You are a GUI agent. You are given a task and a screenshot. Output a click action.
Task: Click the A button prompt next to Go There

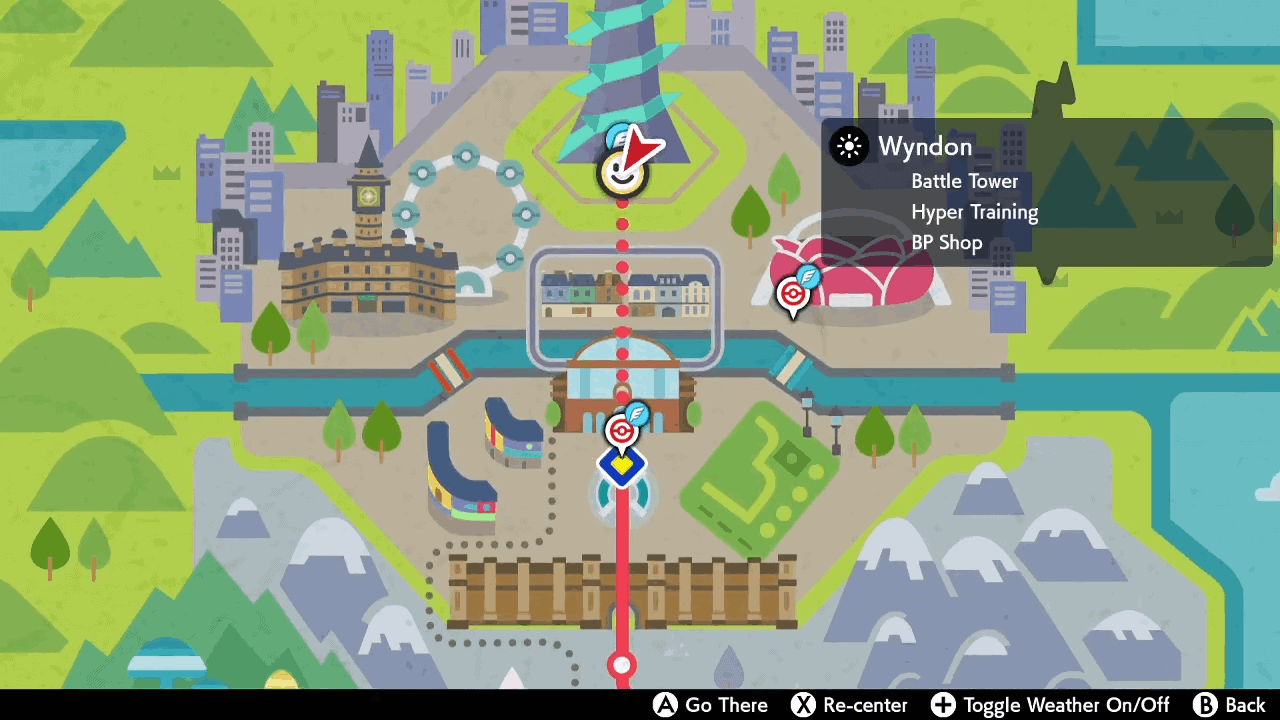(665, 705)
